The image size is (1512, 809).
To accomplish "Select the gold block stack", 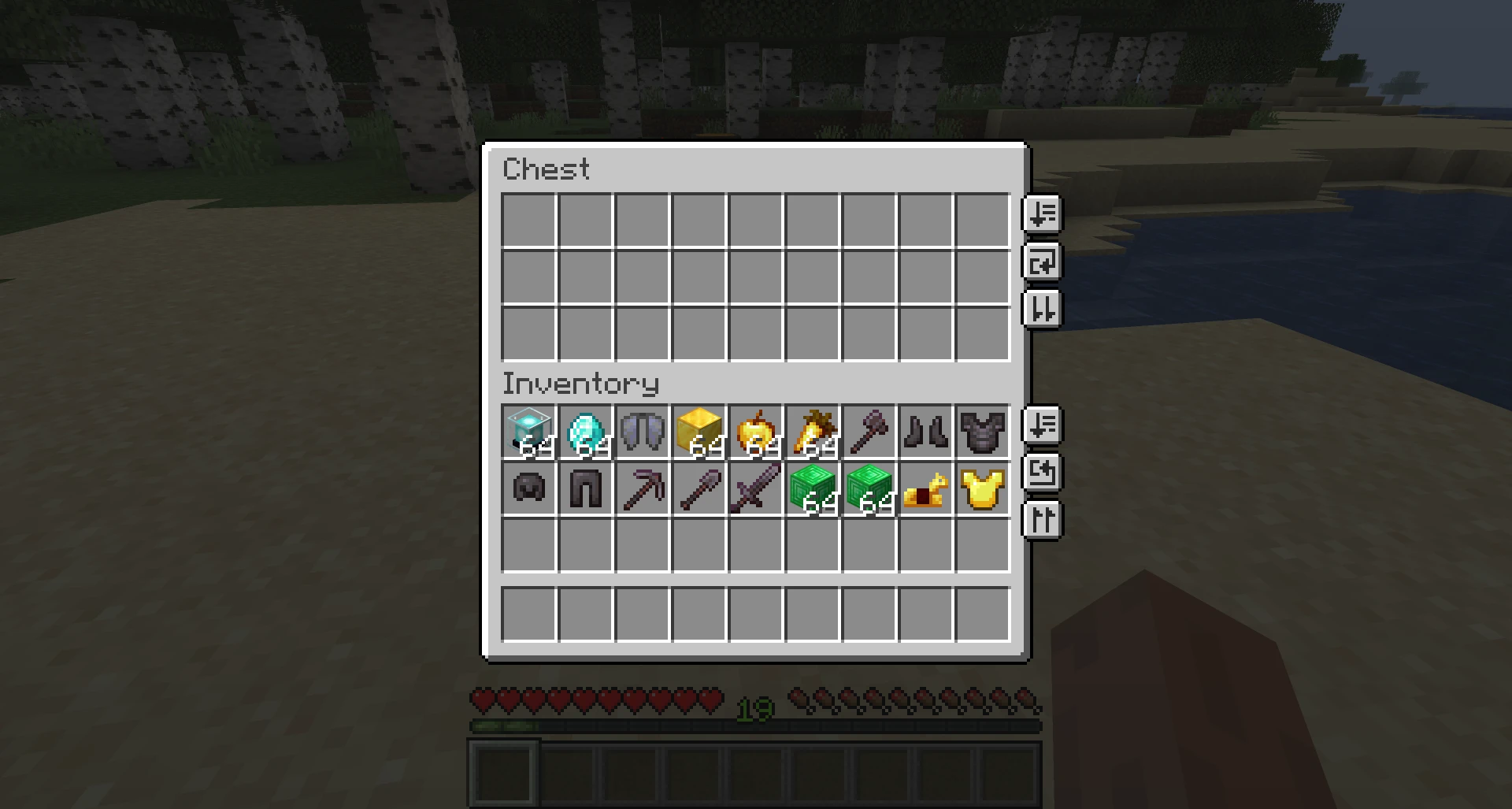I will click(699, 429).
